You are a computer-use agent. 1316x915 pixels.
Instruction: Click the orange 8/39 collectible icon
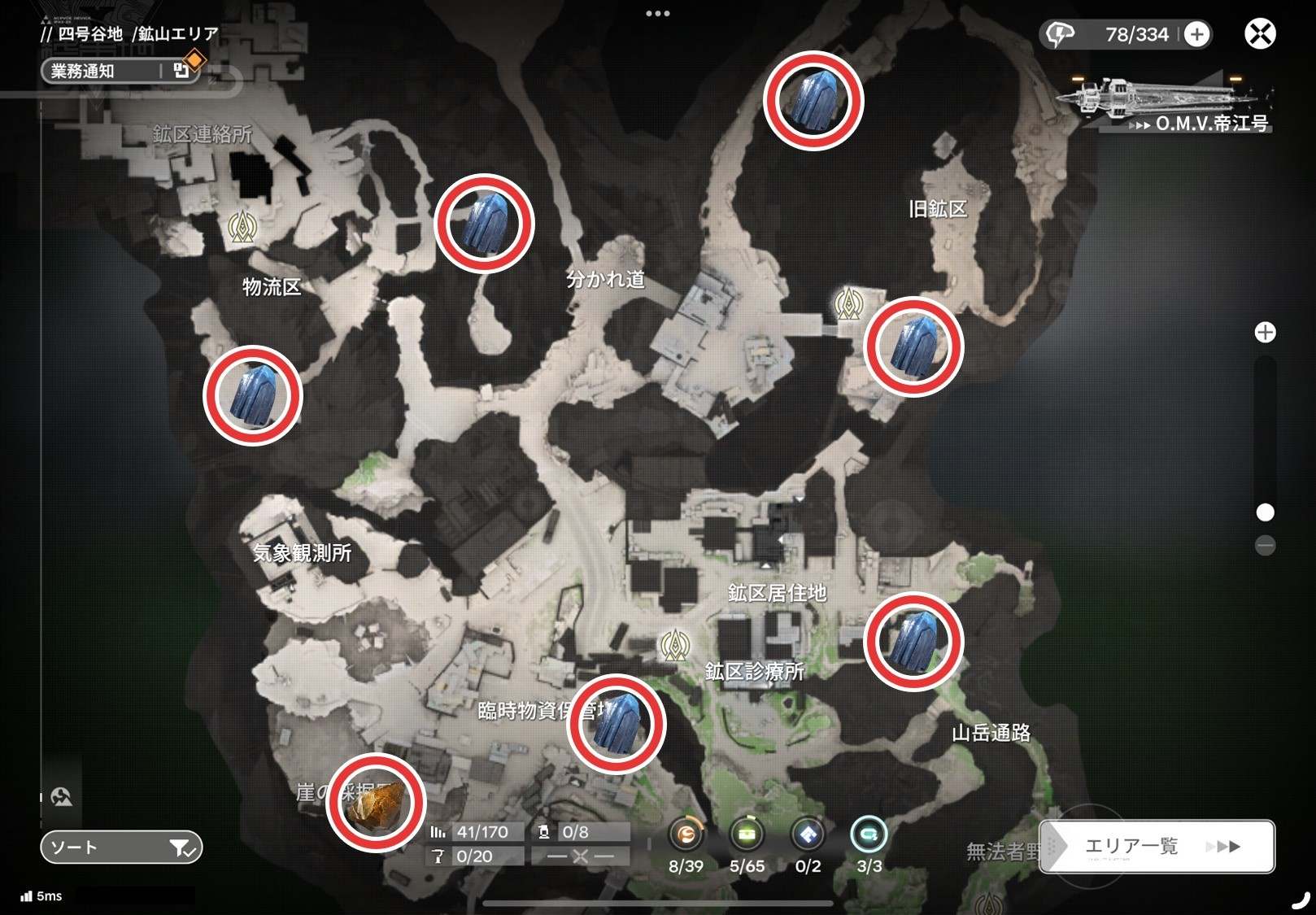point(686,834)
